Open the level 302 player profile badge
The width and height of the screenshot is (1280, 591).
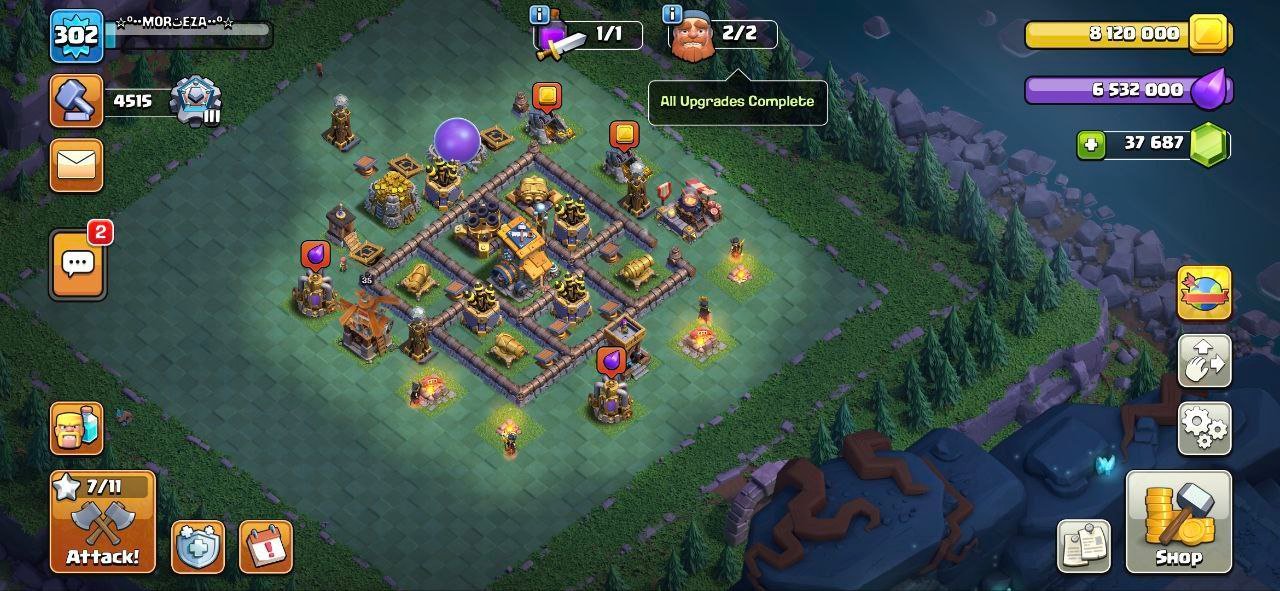coord(76,36)
